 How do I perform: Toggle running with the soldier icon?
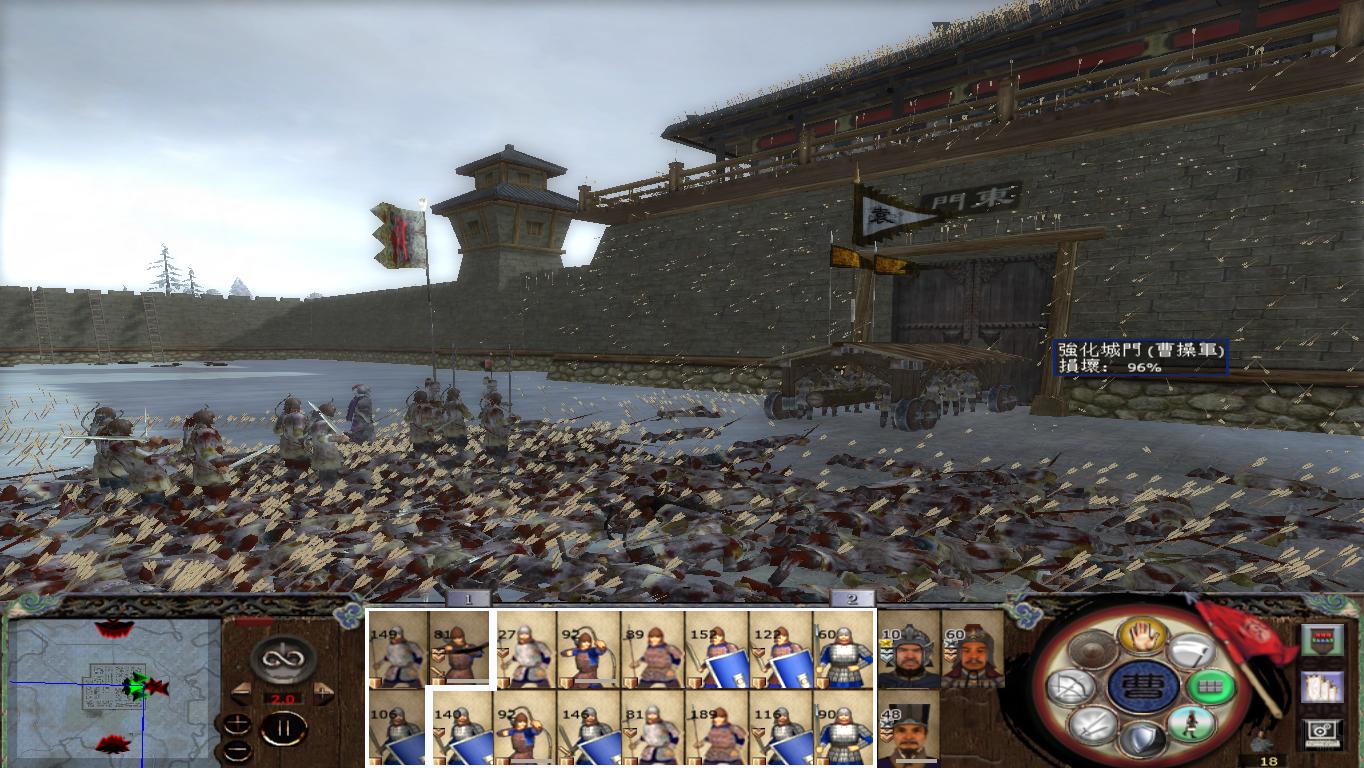click(x=1193, y=724)
